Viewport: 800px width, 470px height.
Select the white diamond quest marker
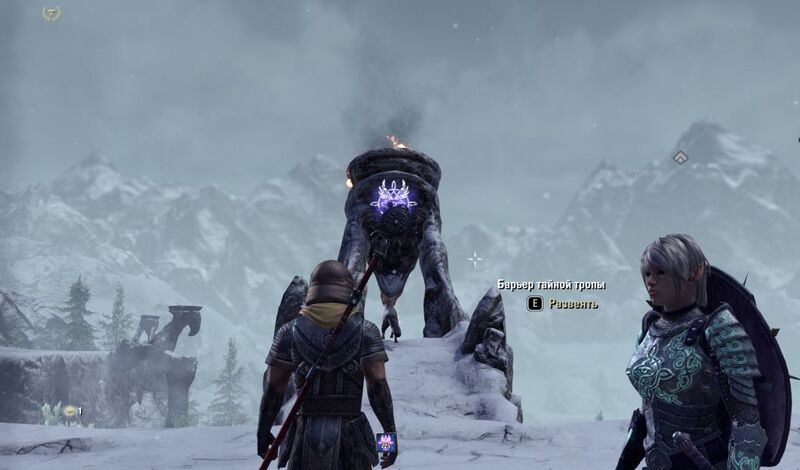(680, 157)
